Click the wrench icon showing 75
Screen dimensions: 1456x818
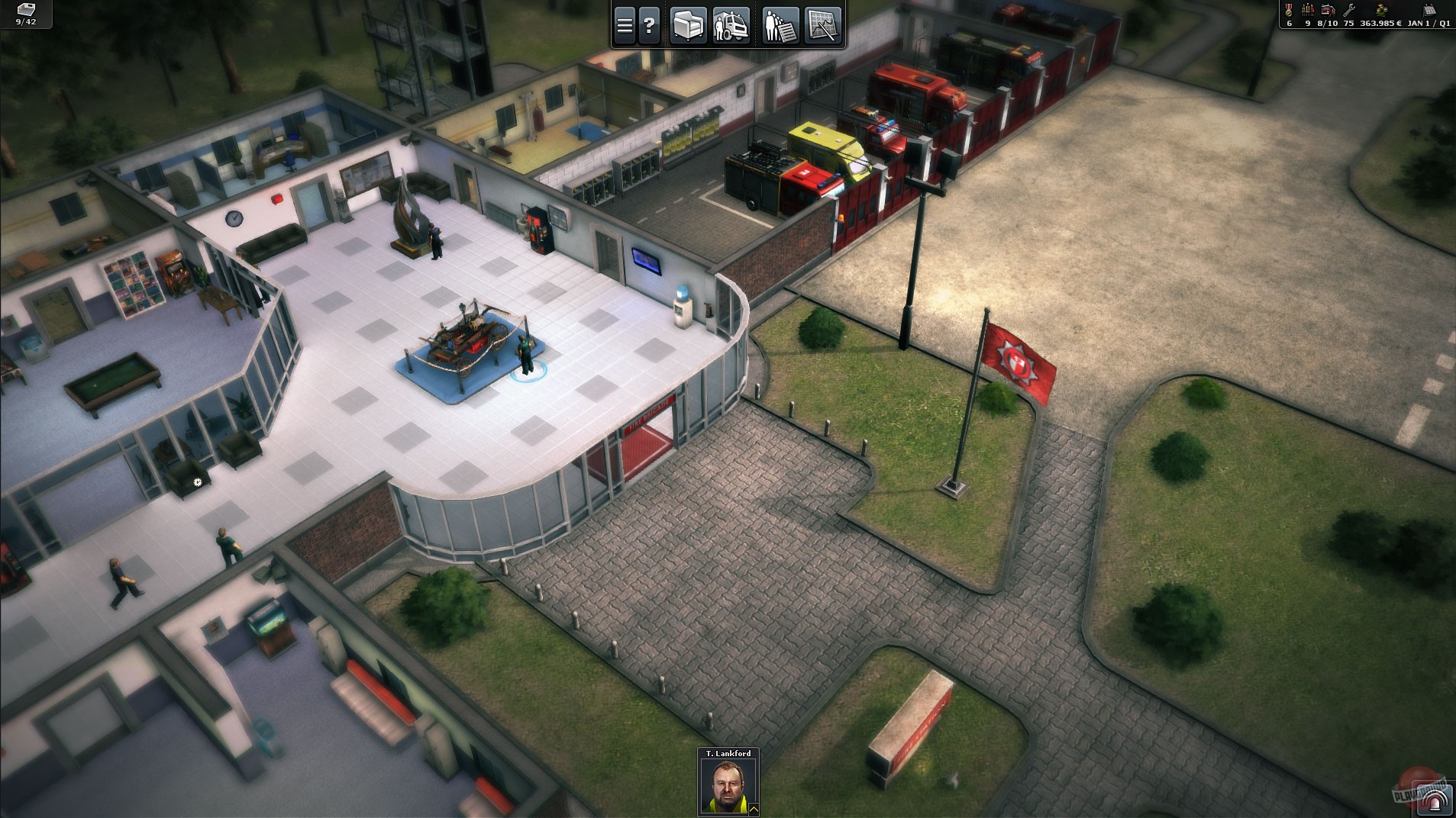tap(1348, 10)
